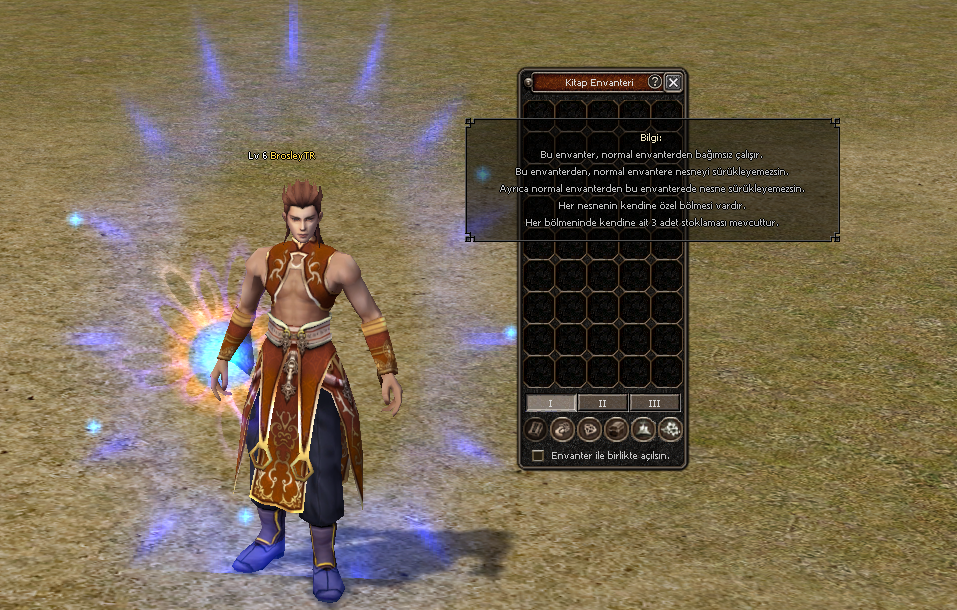Switch to inventory page II
The width and height of the screenshot is (957, 610).
click(603, 403)
